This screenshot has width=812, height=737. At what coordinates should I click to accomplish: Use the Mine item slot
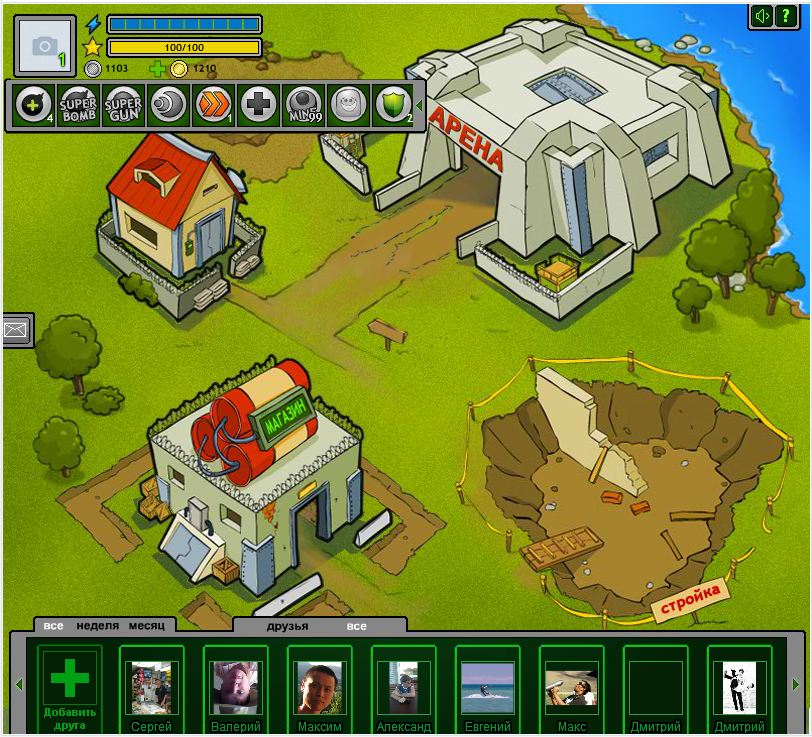(302, 105)
